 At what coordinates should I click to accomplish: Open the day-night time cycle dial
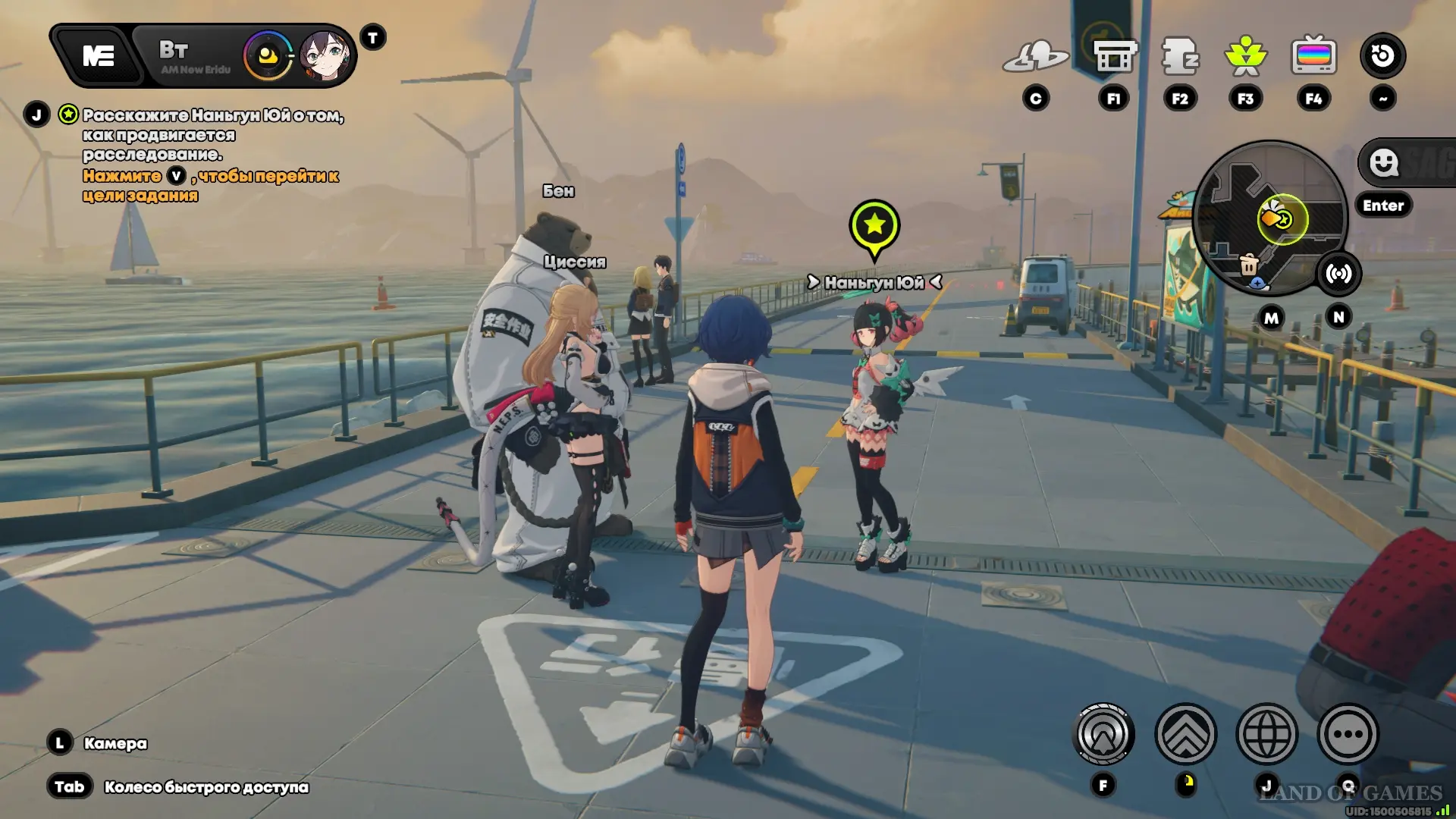[x=268, y=55]
